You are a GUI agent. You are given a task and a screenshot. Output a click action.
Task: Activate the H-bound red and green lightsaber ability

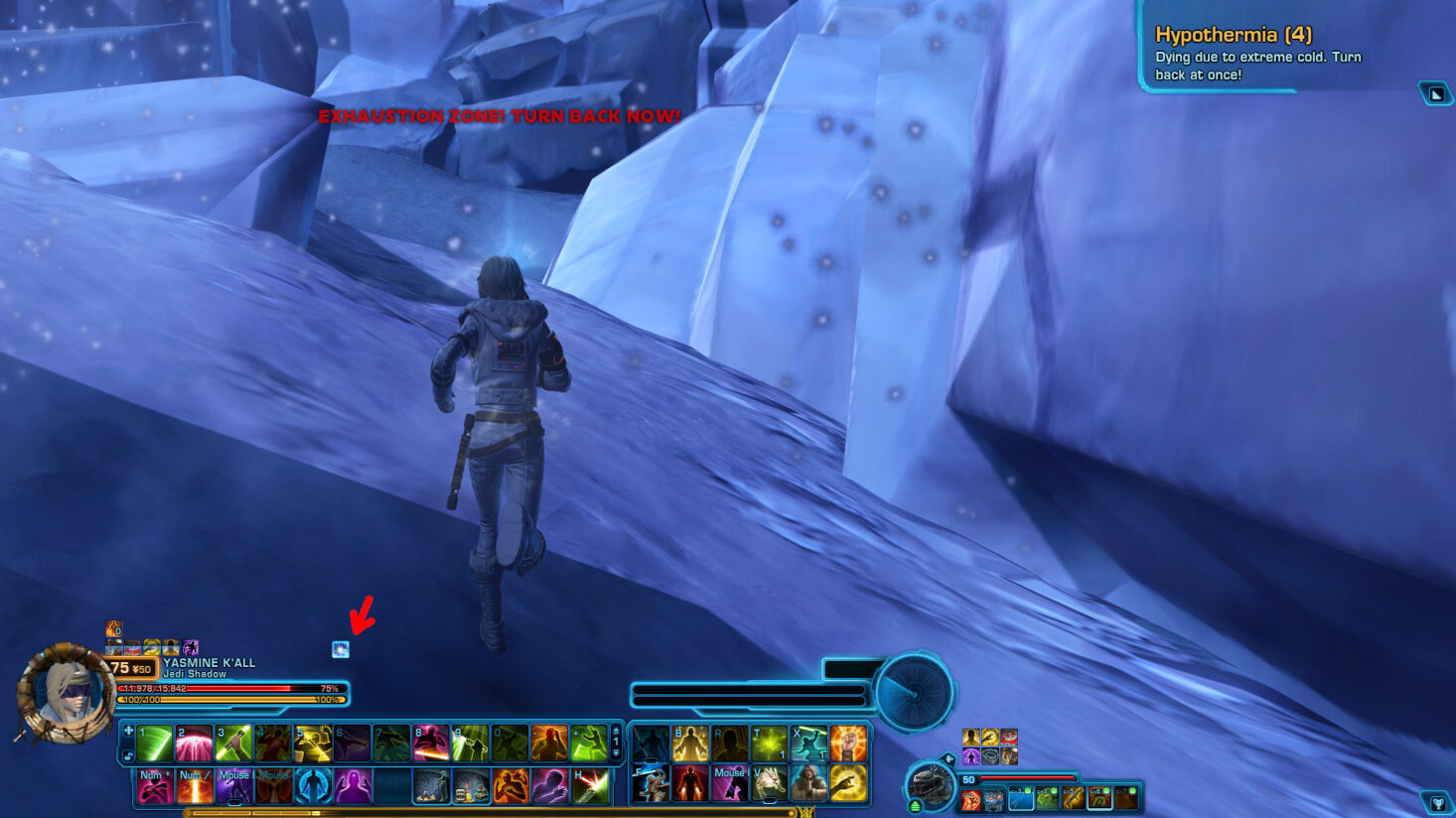pyautogui.click(x=590, y=786)
